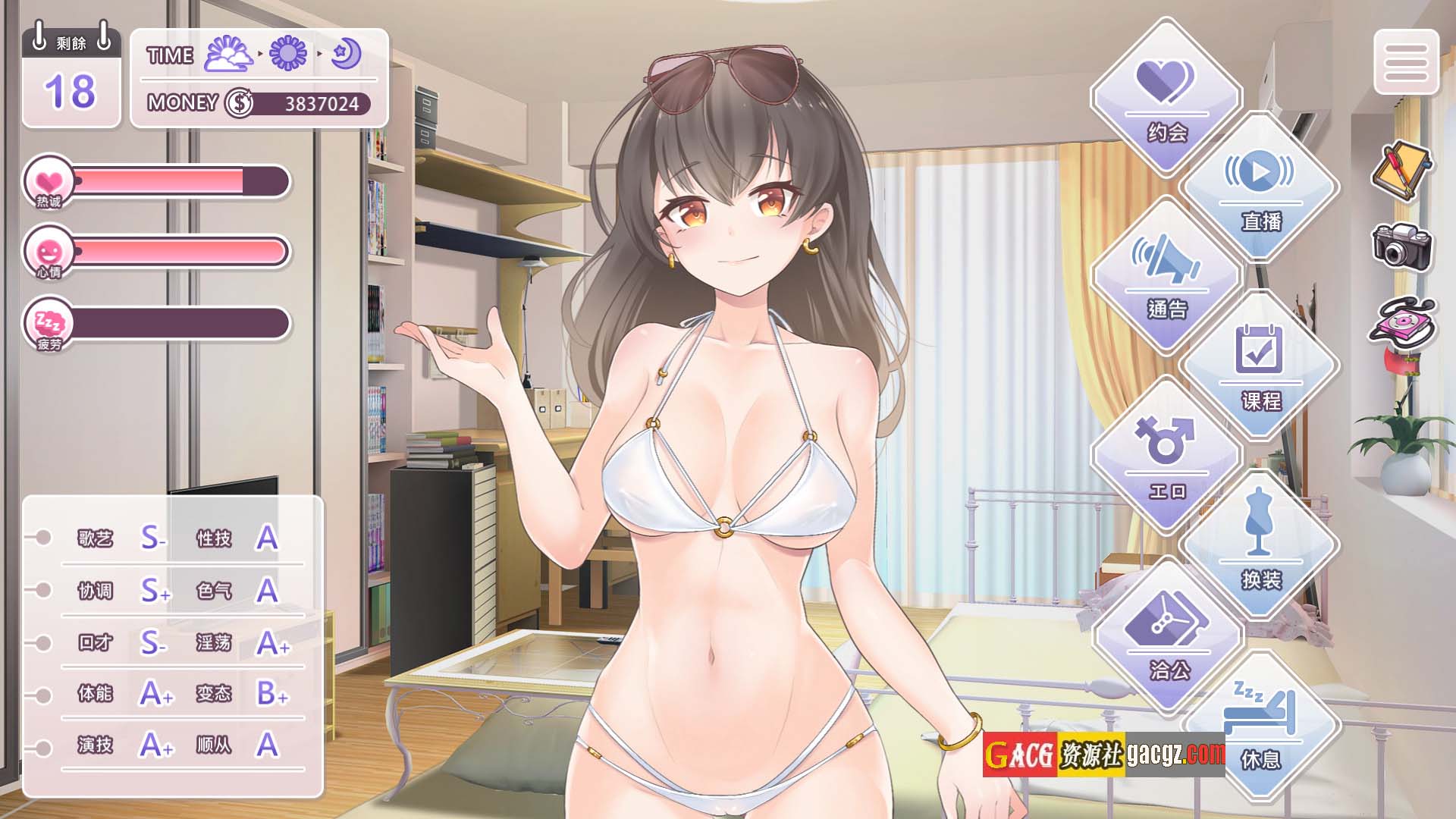Open the 换装 outfit change menu
The image size is (1456, 819).
point(1260,544)
